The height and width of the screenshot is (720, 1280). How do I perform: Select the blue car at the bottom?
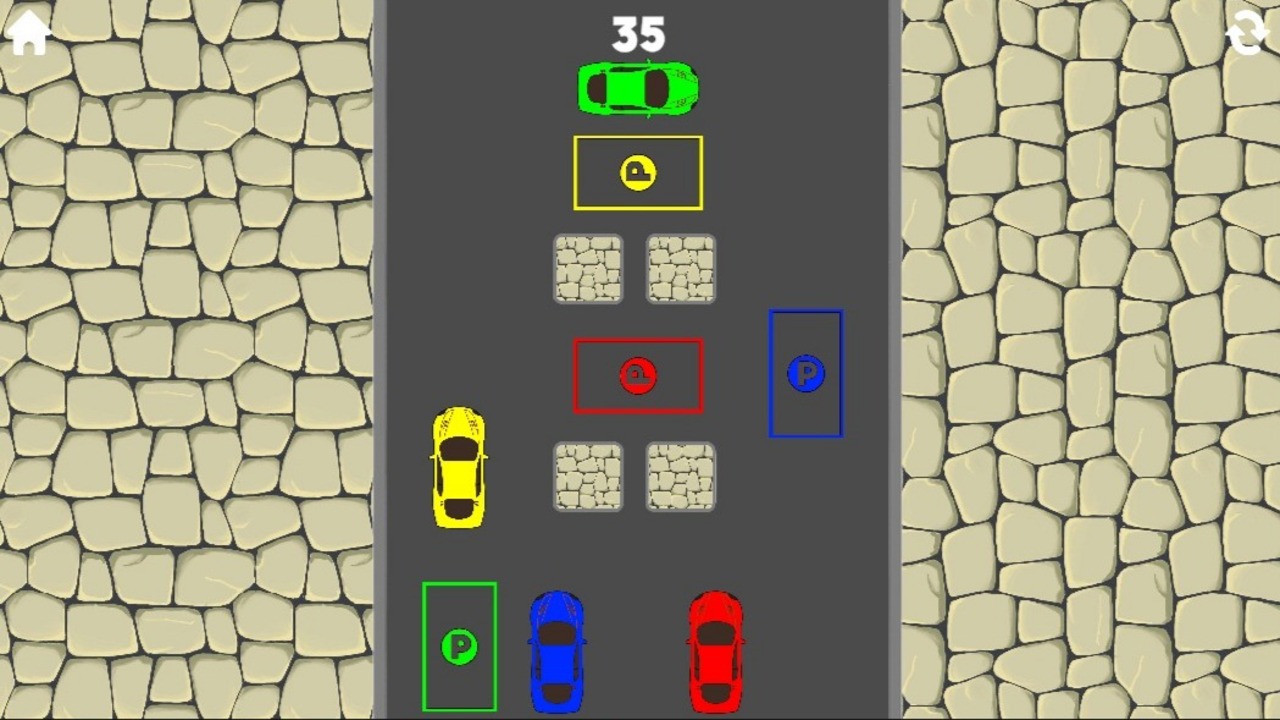558,650
